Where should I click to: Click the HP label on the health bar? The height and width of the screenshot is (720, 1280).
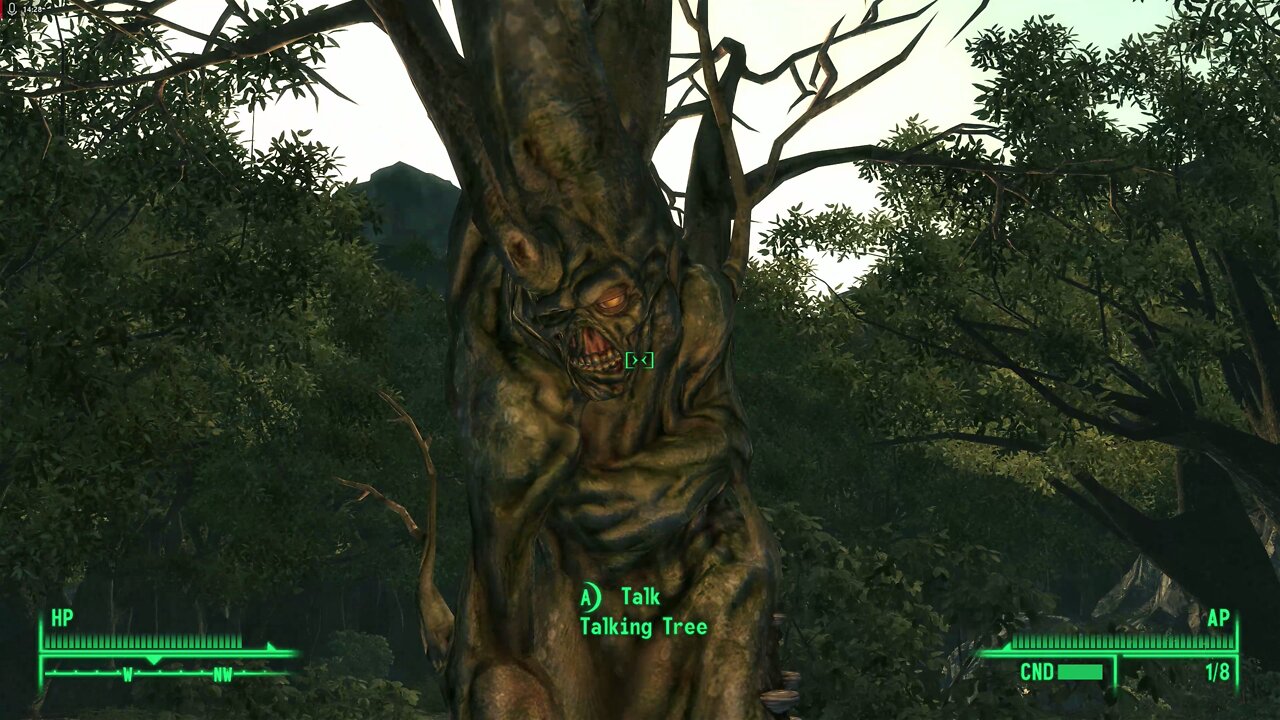tap(60, 620)
